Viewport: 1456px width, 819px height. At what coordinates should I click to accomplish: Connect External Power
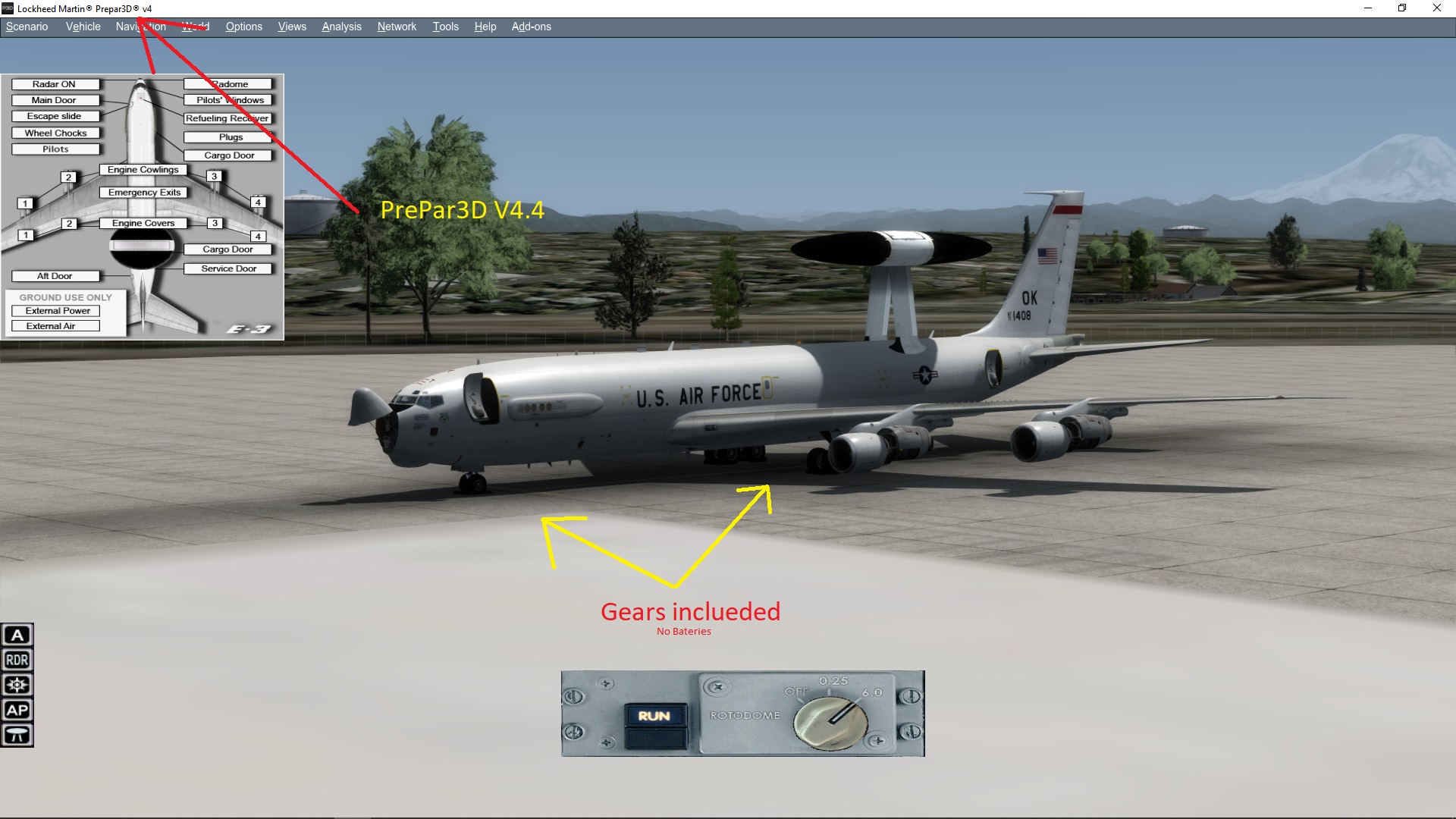tap(58, 311)
